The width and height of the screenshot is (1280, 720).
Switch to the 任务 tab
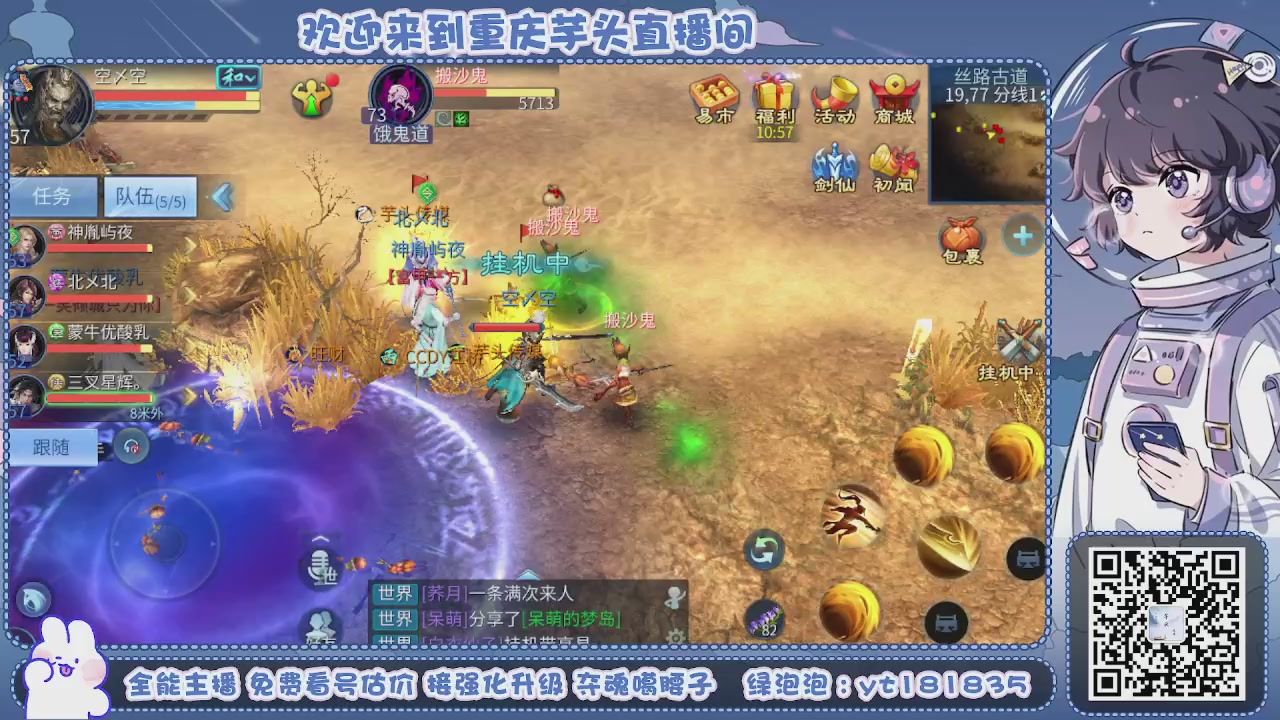(x=54, y=196)
